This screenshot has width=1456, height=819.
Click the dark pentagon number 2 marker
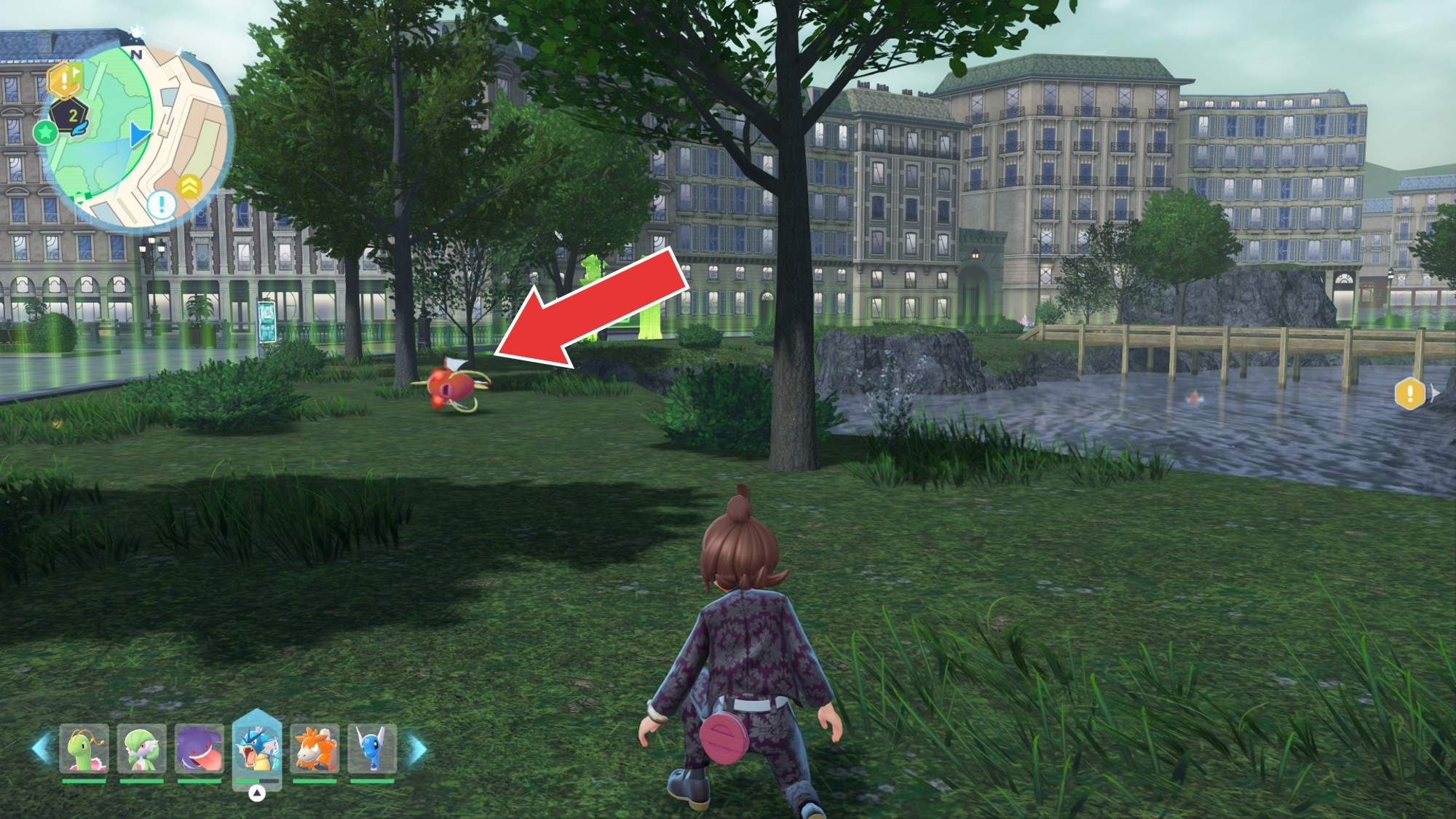(71, 116)
